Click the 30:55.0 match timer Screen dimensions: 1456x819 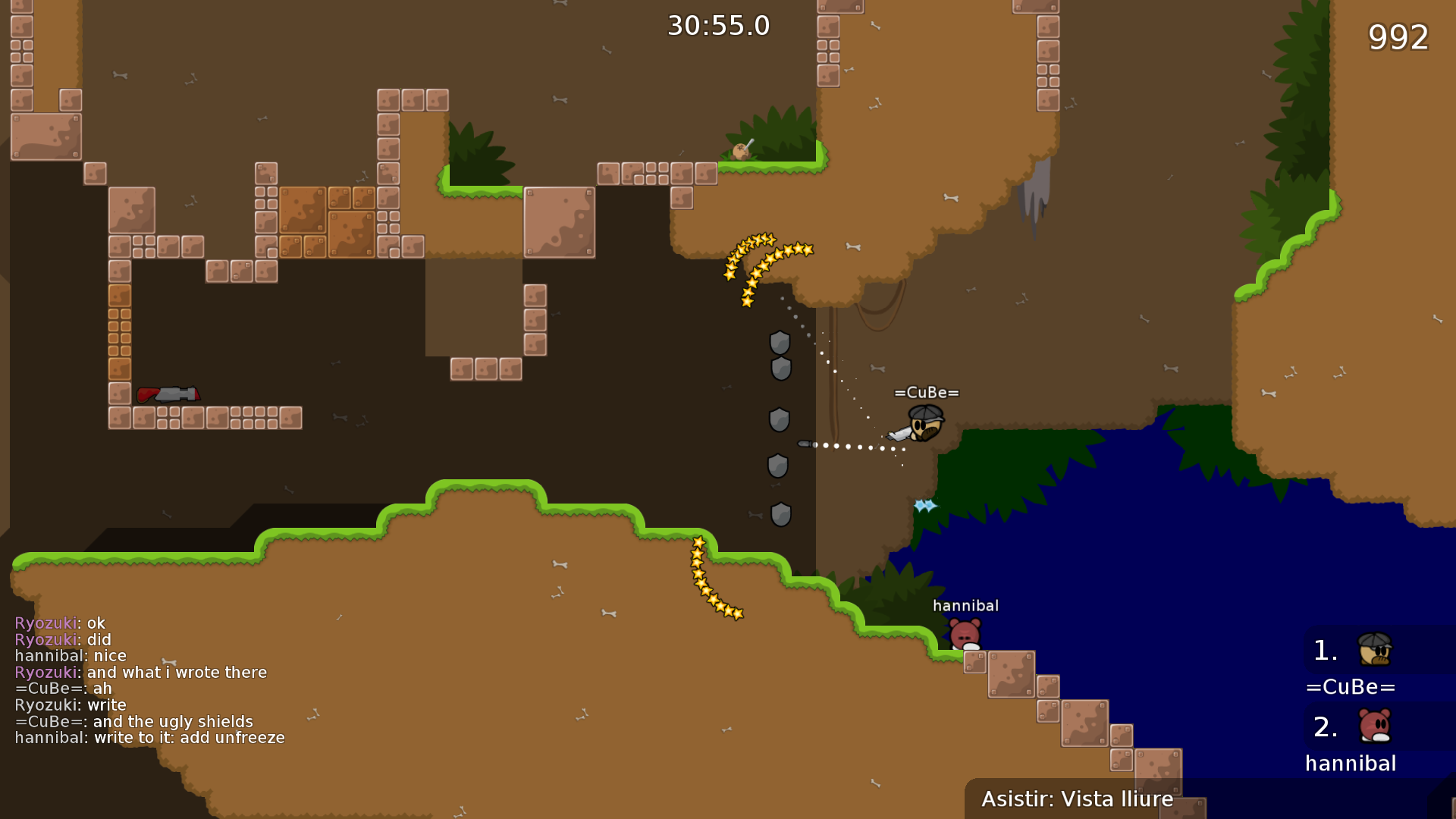[x=717, y=25]
